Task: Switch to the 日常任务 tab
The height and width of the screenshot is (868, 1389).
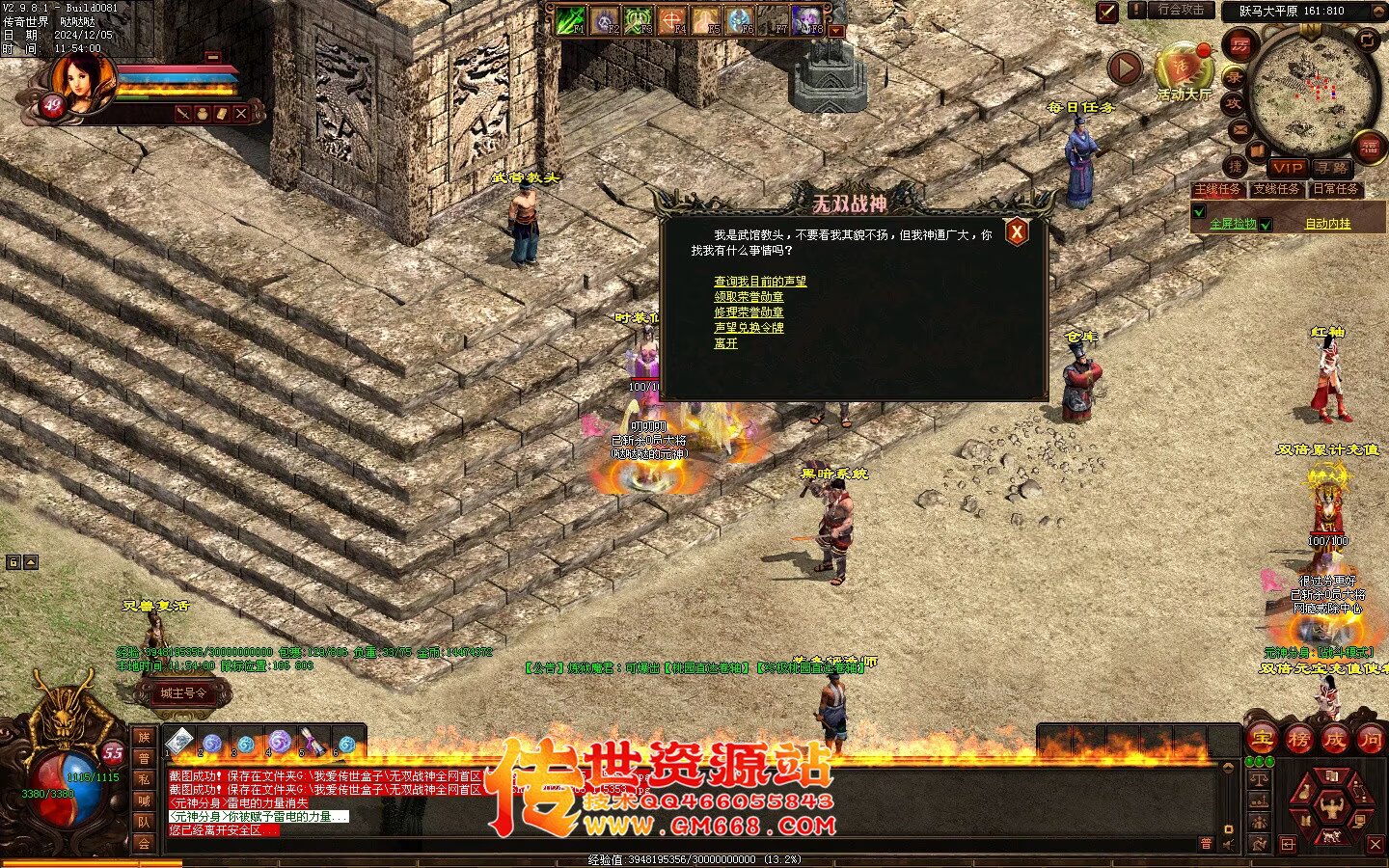Action: 1336,190
